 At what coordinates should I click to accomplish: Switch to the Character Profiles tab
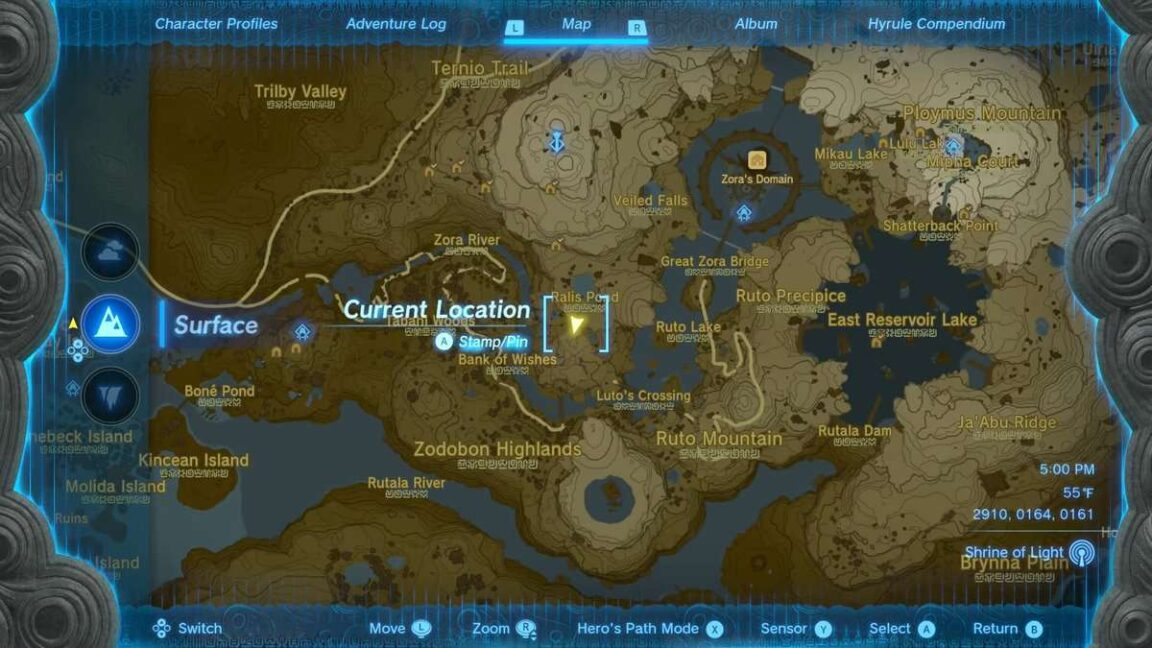(216, 24)
